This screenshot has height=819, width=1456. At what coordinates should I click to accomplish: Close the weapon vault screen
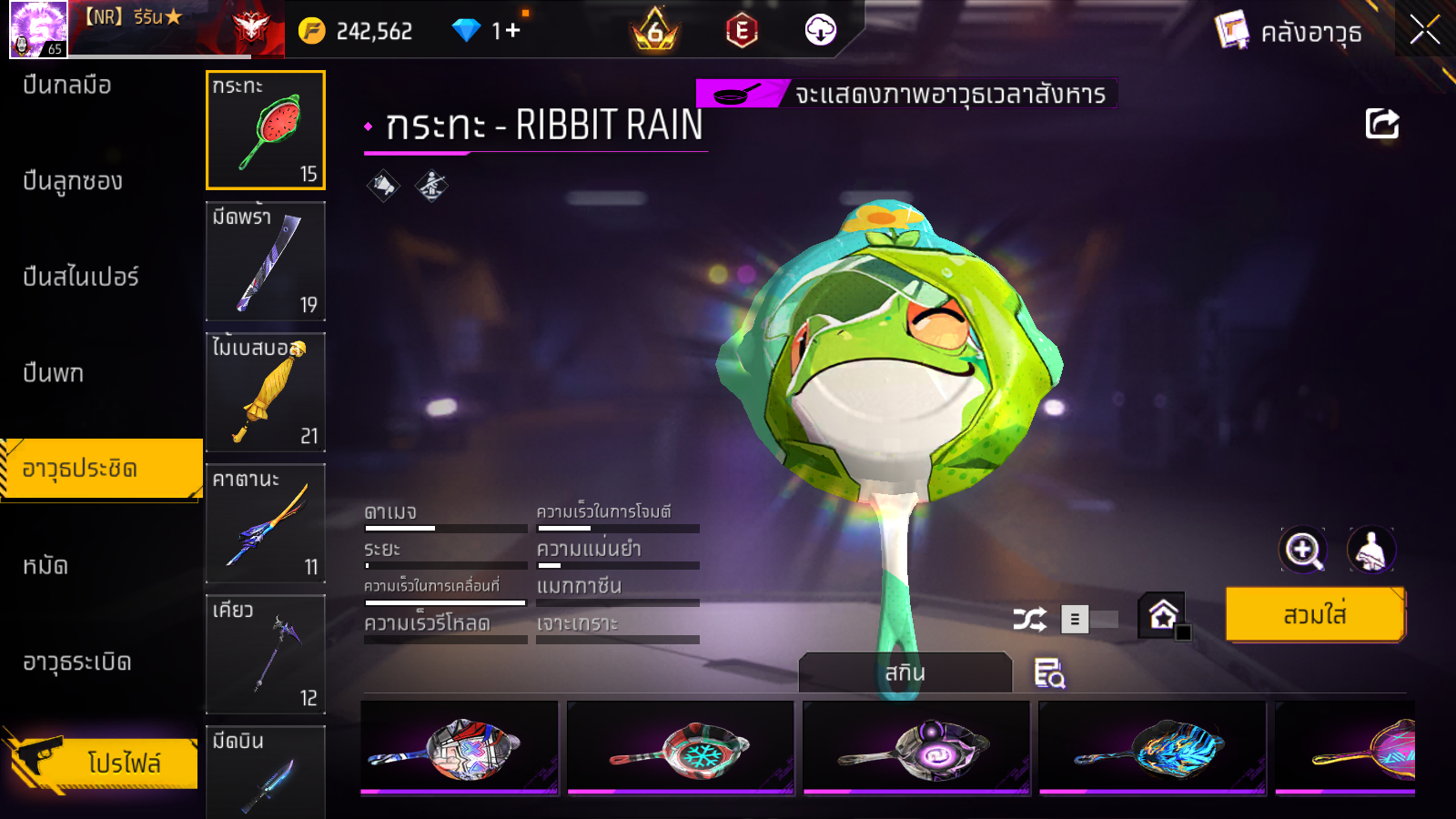coord(1424,31)
